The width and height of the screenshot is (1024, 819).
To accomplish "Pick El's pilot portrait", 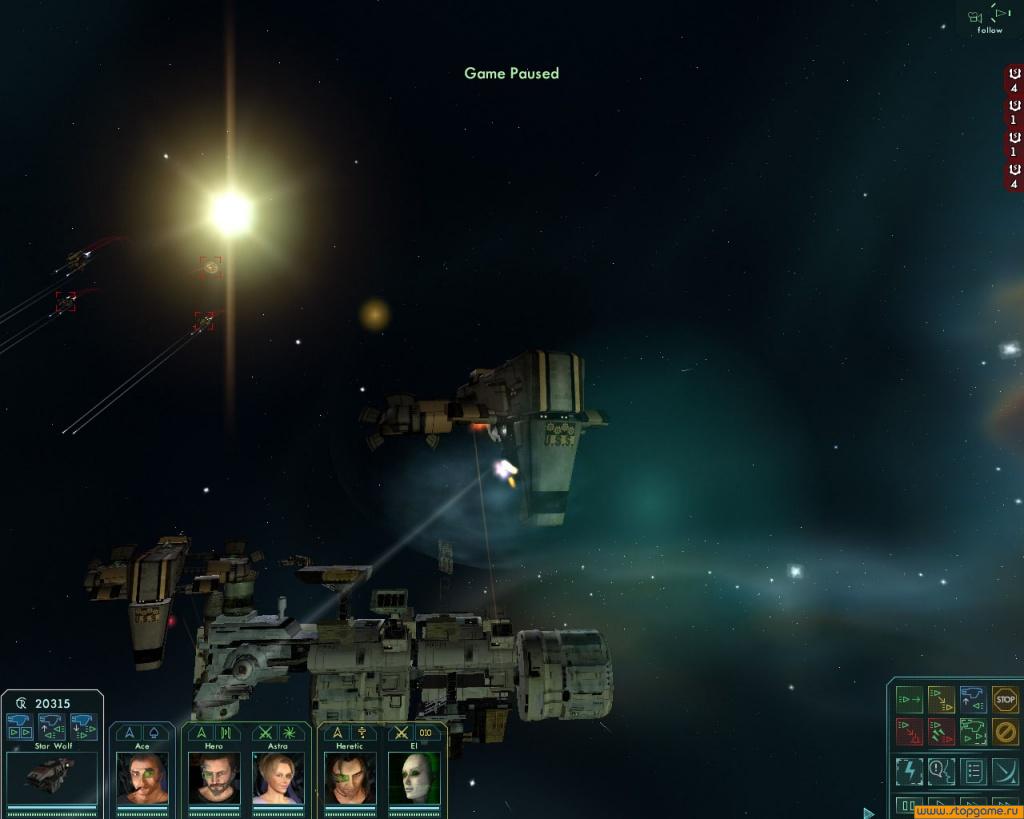I will (414, 778).
